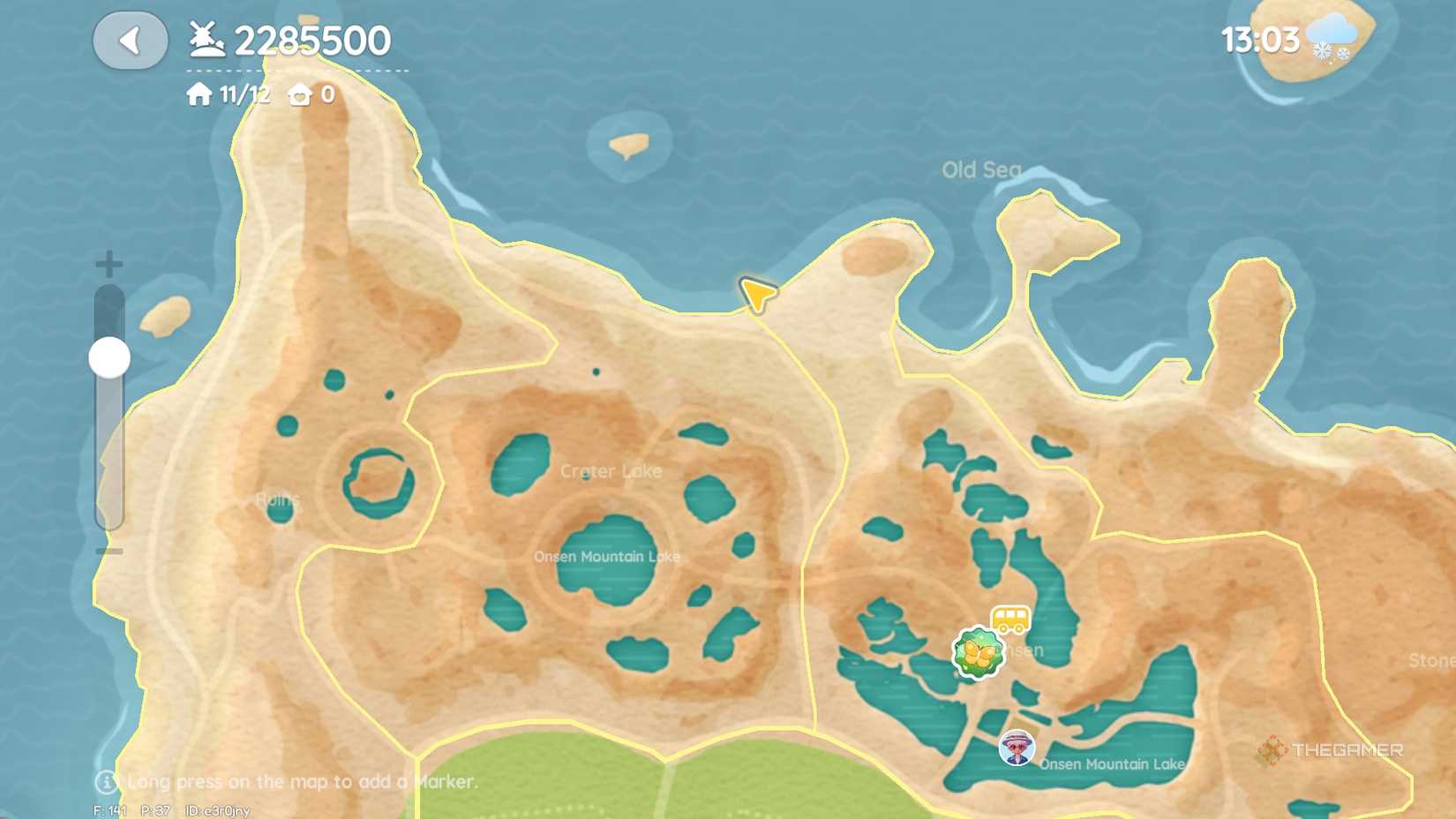Click the Old Sea region label
The image size is (1456, 819).
(x=981, y=169)
